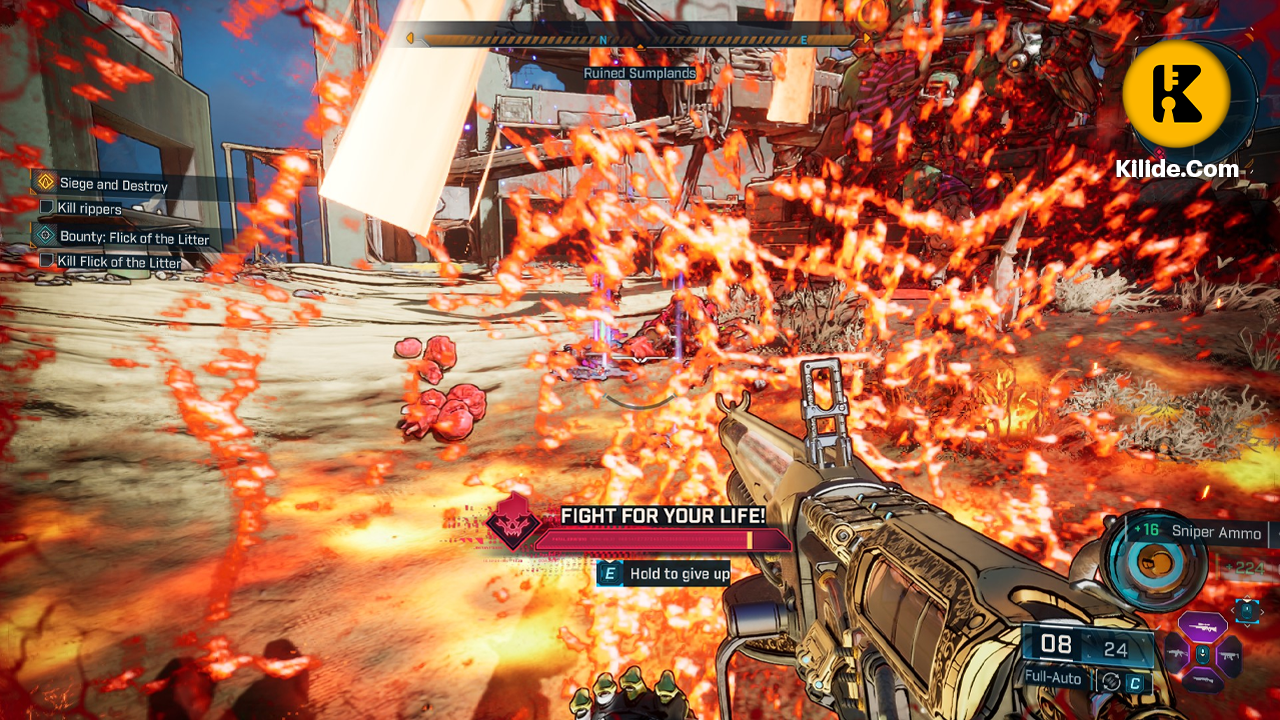1280x720 pixels.
Task: Click the Ruined Sumplands location label
Action: 640,73
